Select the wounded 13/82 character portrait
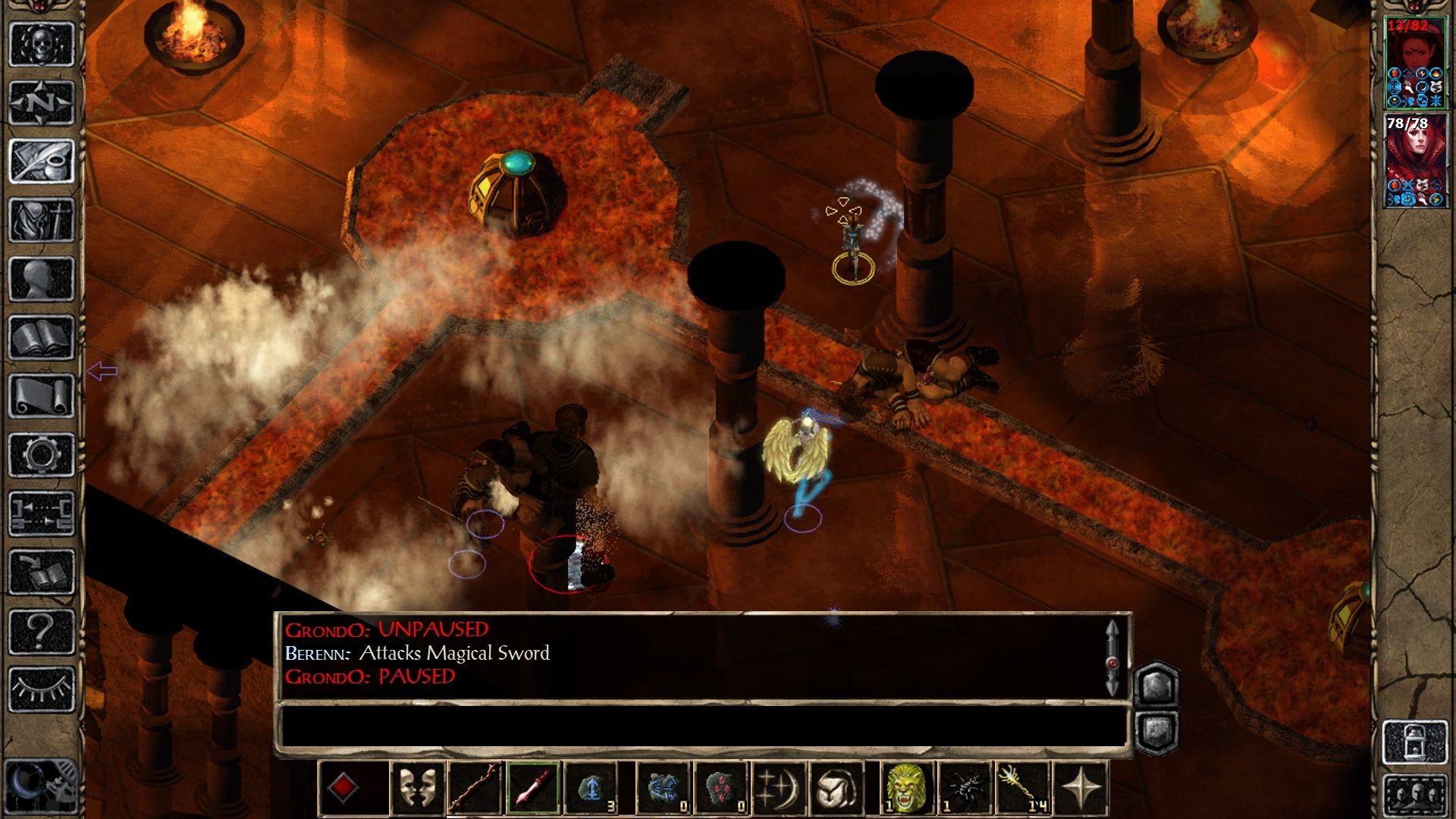Viewport: 1456px width, 819px height. pos(1416,64)
